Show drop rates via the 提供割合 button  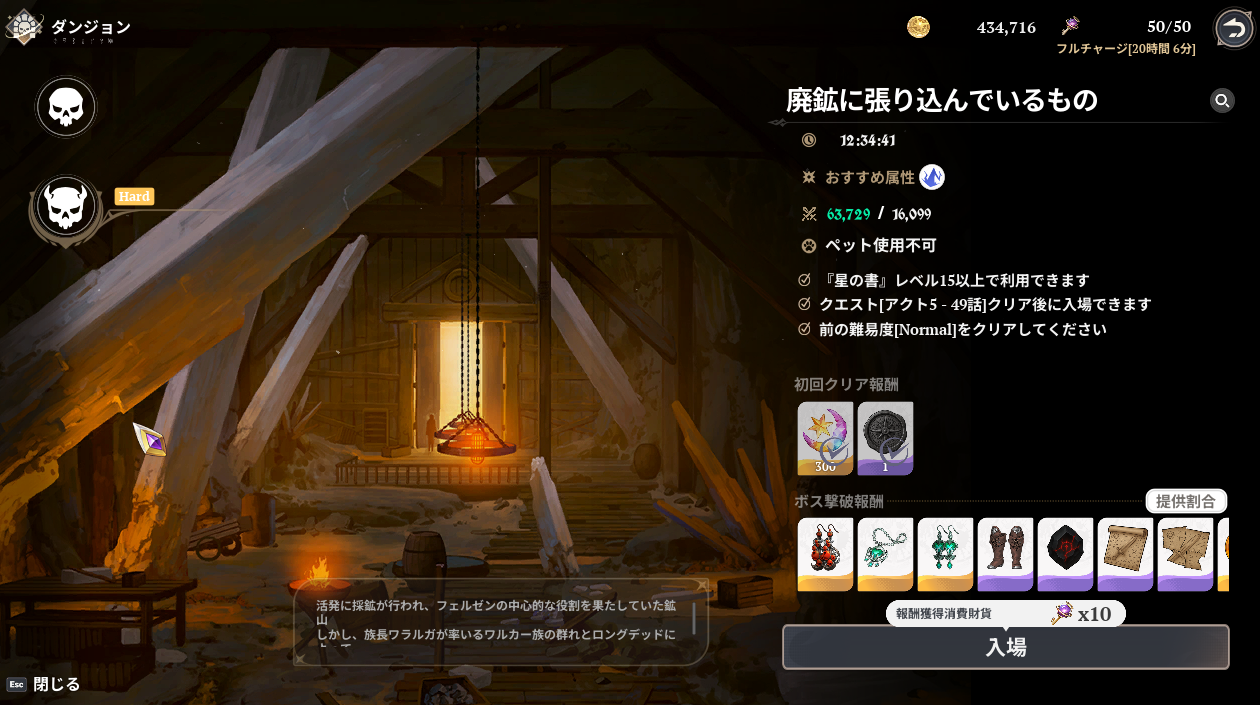coord(1186,501)
